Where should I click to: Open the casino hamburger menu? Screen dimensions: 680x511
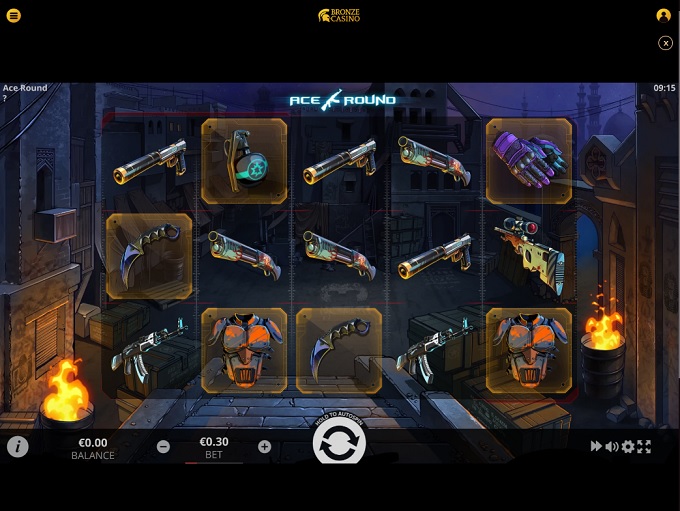pyautogui.click(x=14, y=16)
